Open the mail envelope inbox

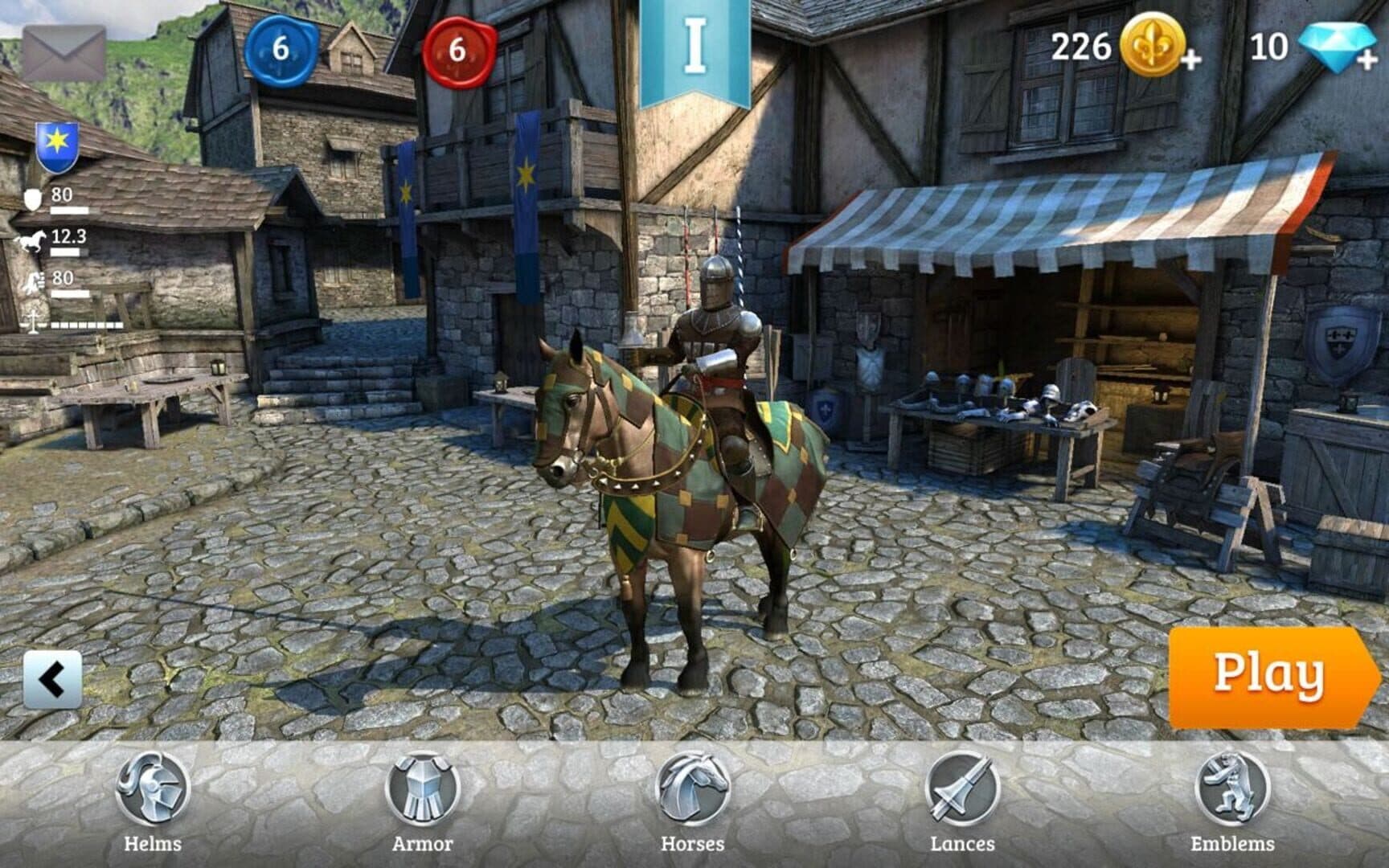pyautogui.click(x=64, y=52)
